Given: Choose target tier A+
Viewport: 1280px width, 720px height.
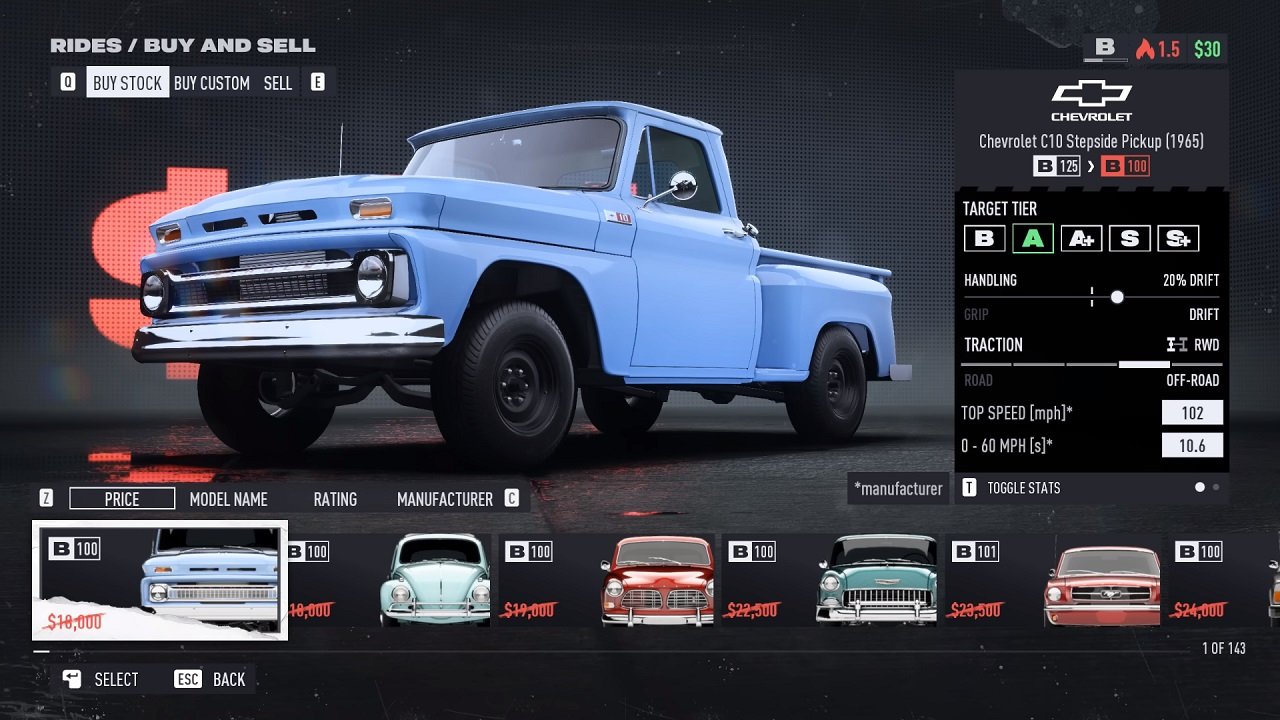Looking at the screenshot, I should click(x=1081, y=239).
